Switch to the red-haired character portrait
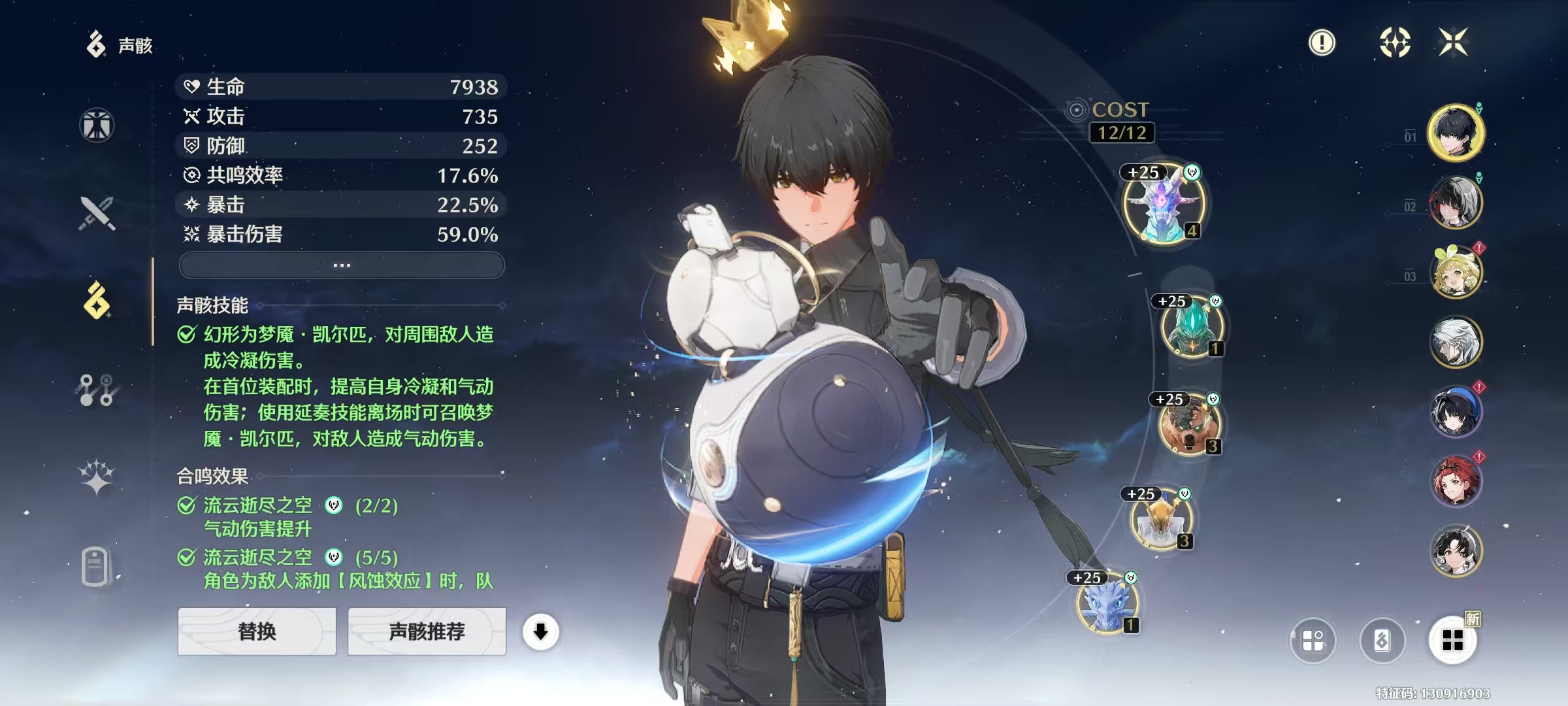Screen dimensions: 1568x706 coord(1456,481)
